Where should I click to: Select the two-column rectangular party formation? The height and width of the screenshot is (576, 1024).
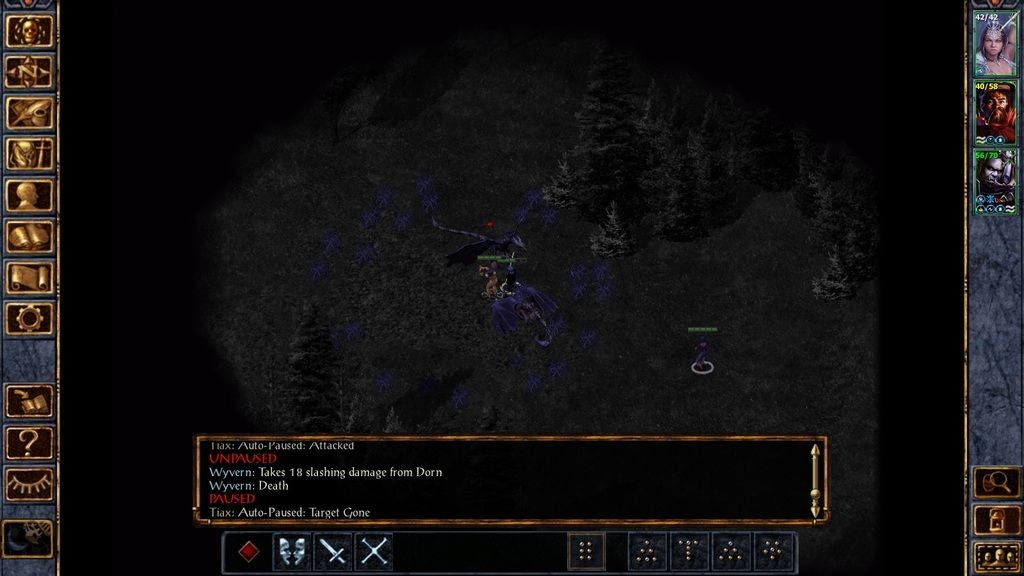586,551
